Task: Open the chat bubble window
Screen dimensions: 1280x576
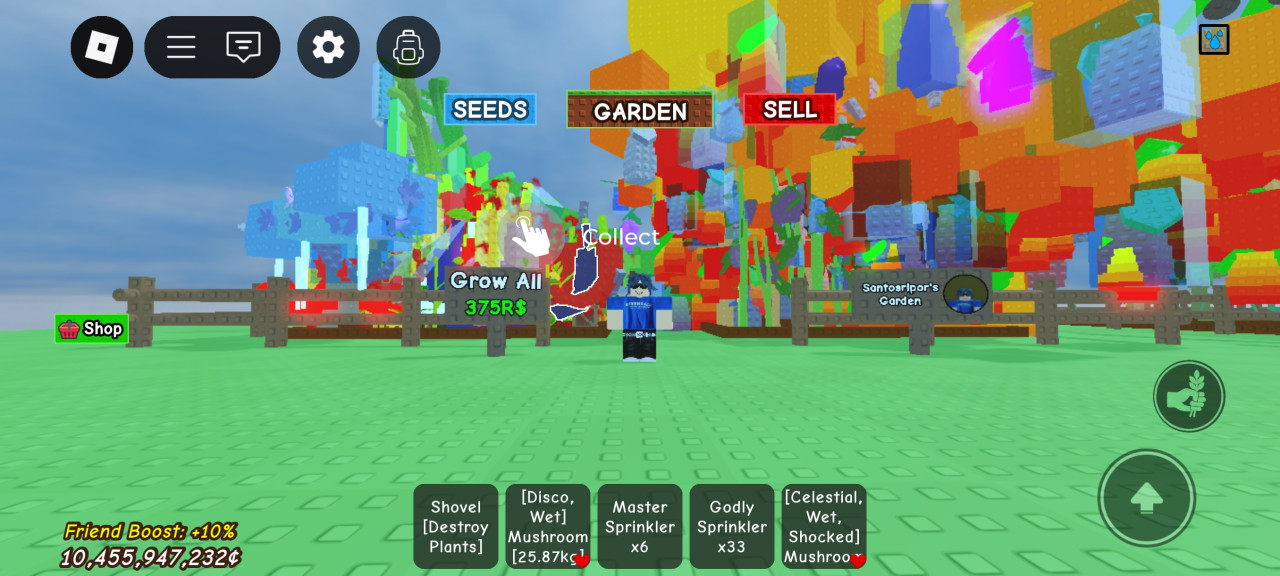Action: (243, 47)
